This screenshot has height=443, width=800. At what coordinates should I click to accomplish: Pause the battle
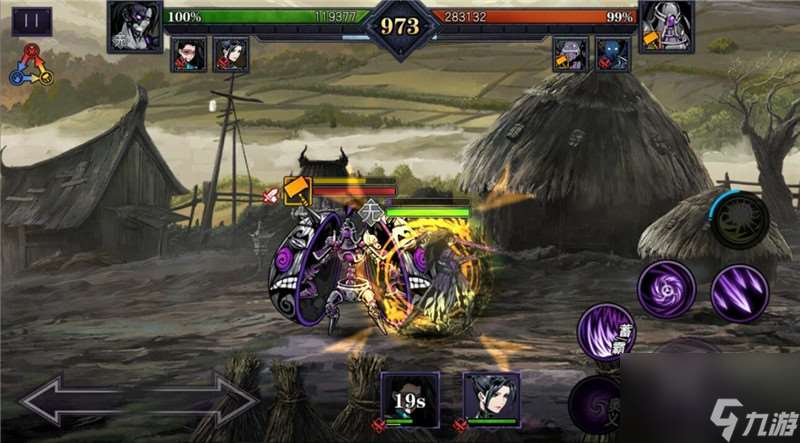click(31, 21)
